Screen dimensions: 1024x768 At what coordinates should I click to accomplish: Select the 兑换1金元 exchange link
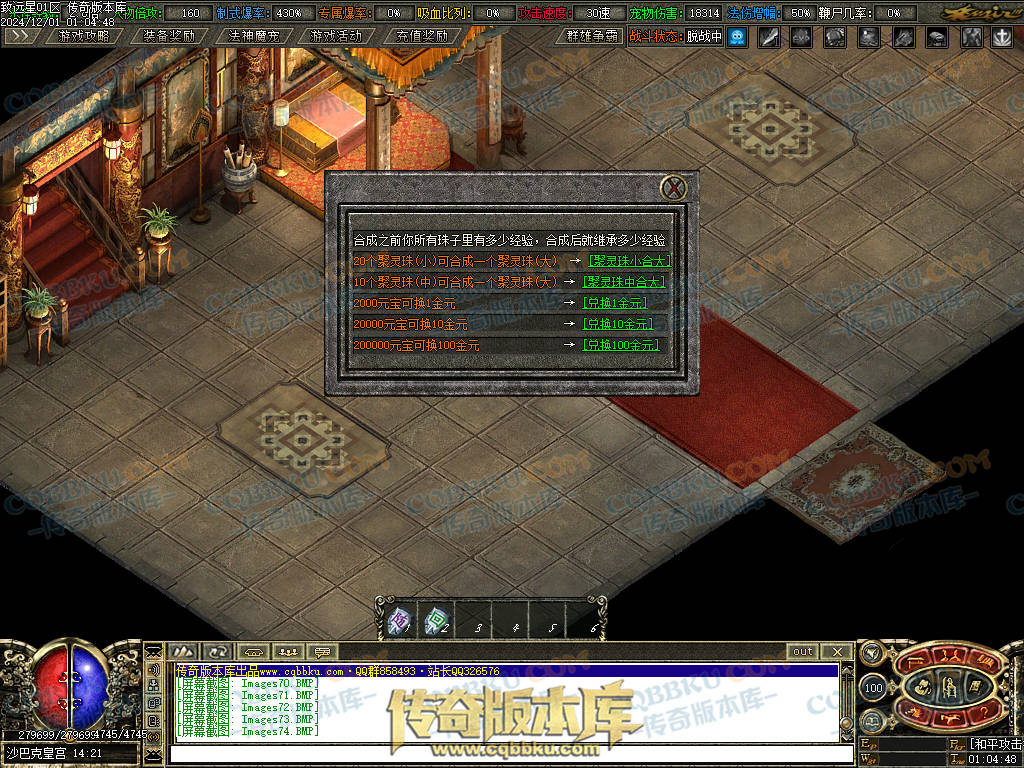tap(614, 303)
